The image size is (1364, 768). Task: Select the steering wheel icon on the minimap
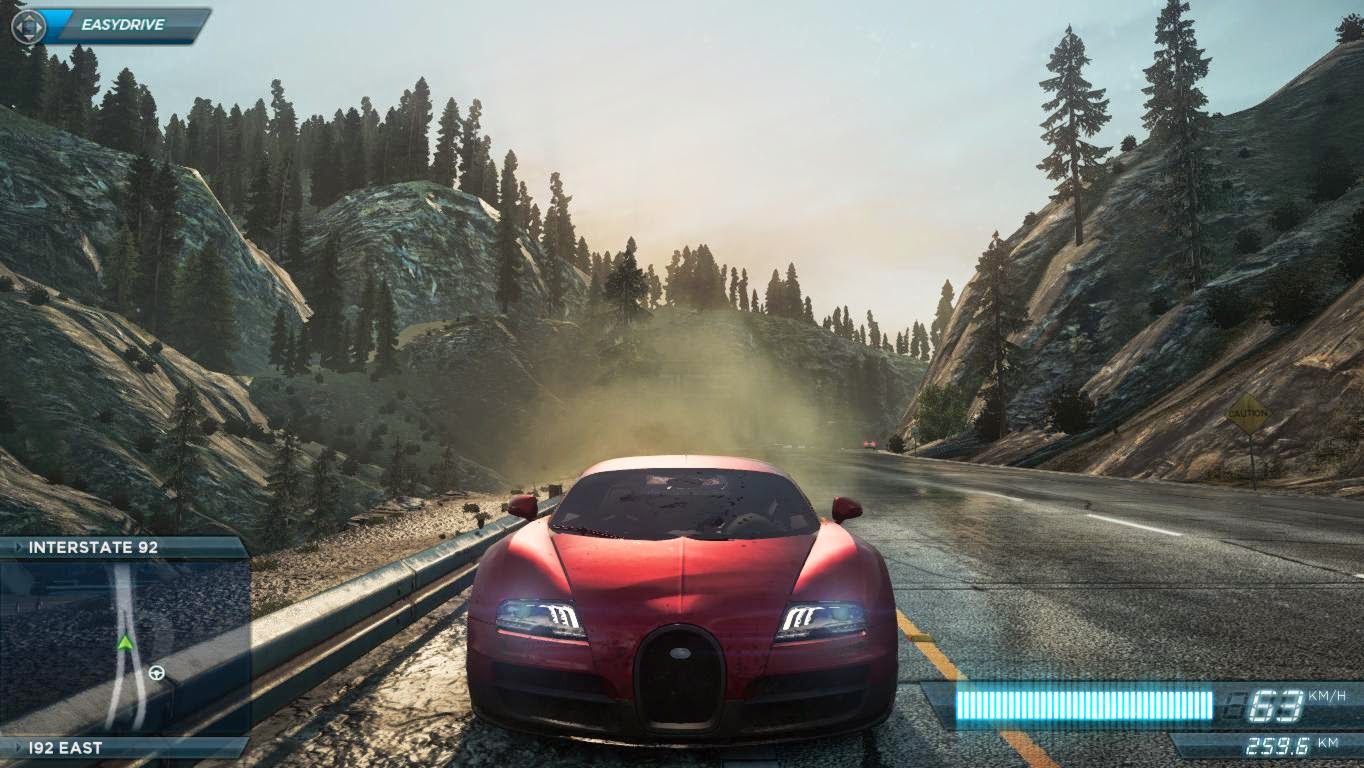click(156, 673)
